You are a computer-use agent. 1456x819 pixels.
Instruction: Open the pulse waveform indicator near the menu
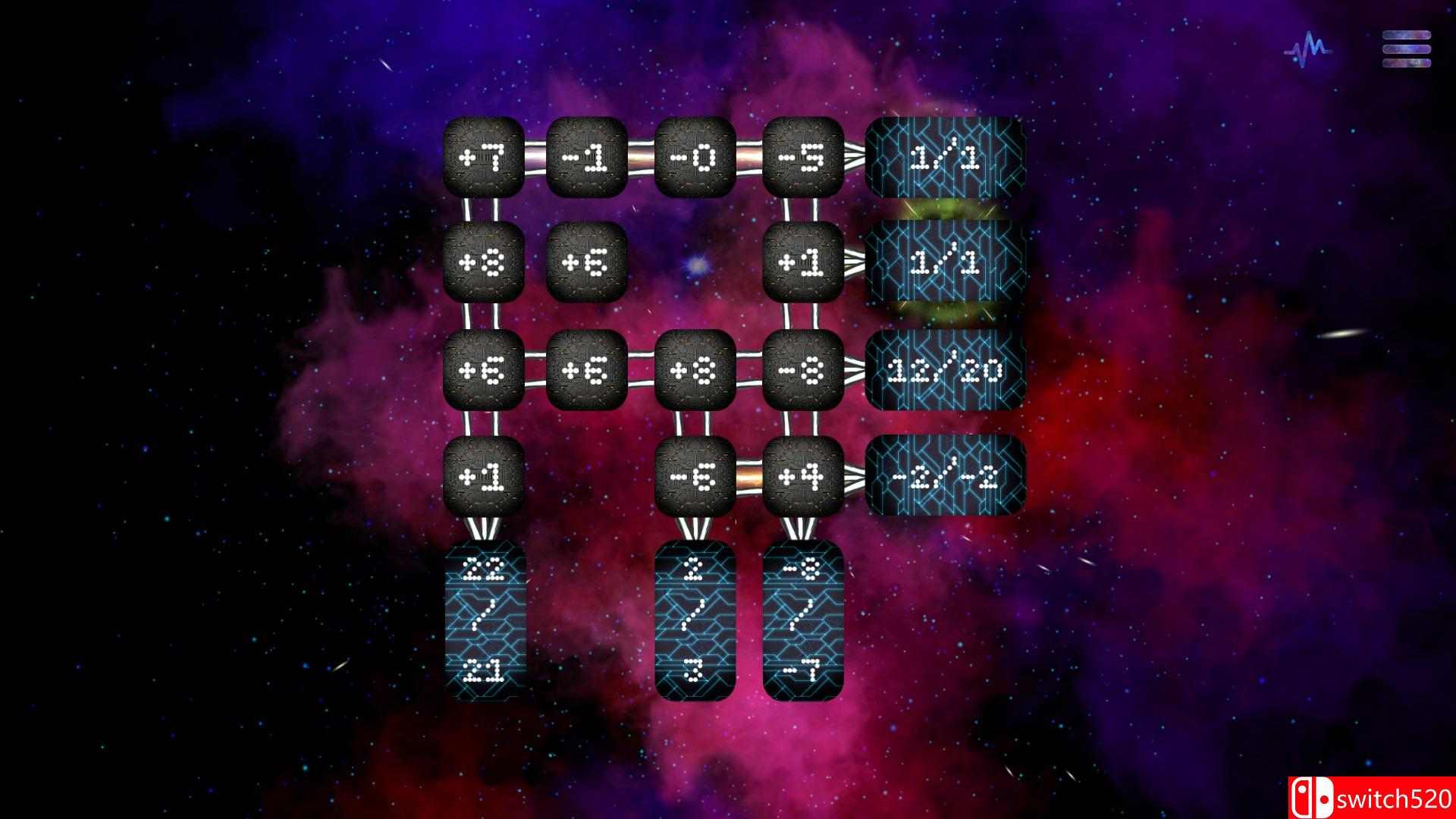click(1308, 49)
